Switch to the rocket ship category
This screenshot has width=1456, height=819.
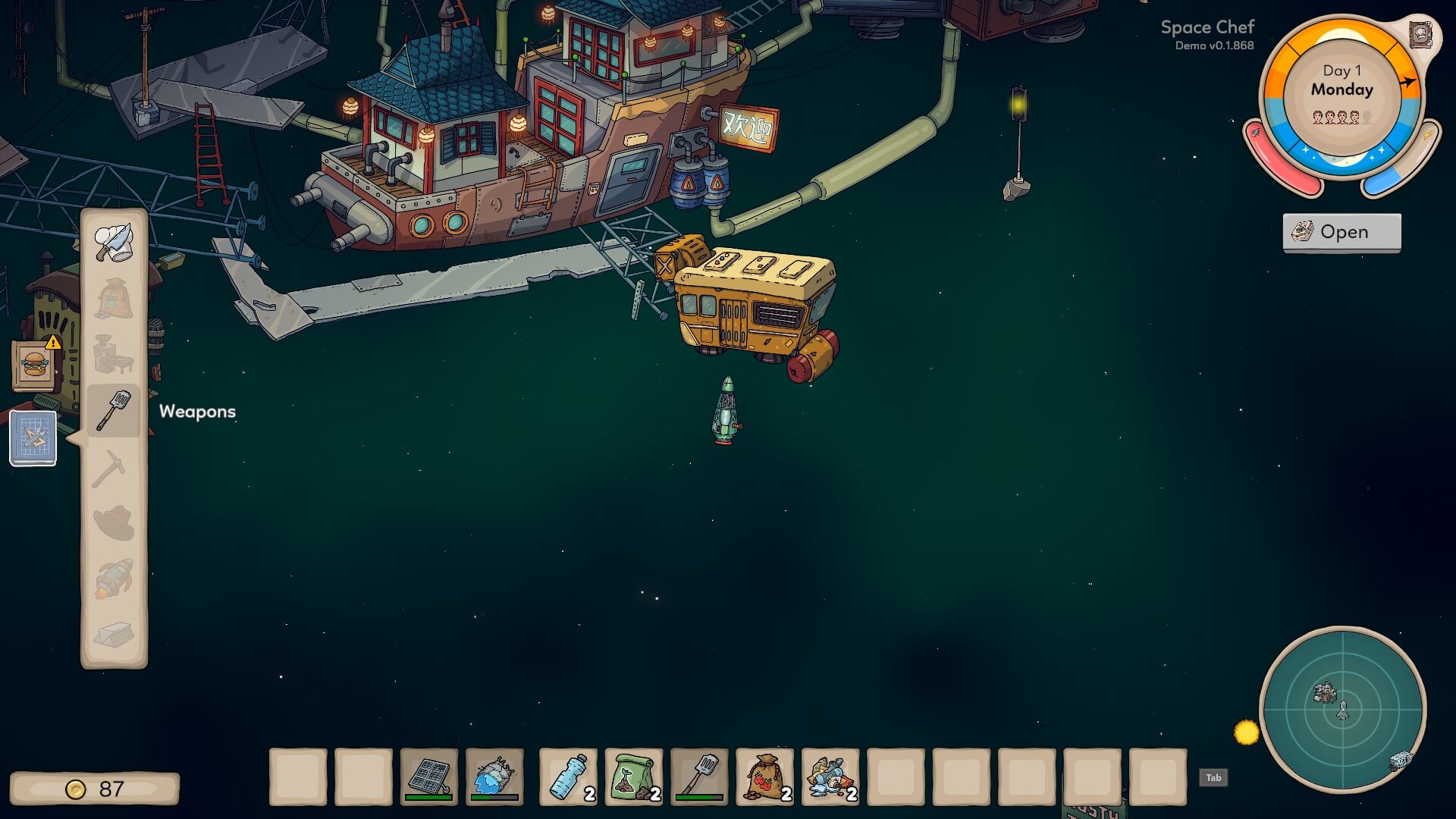pos(114,579)
